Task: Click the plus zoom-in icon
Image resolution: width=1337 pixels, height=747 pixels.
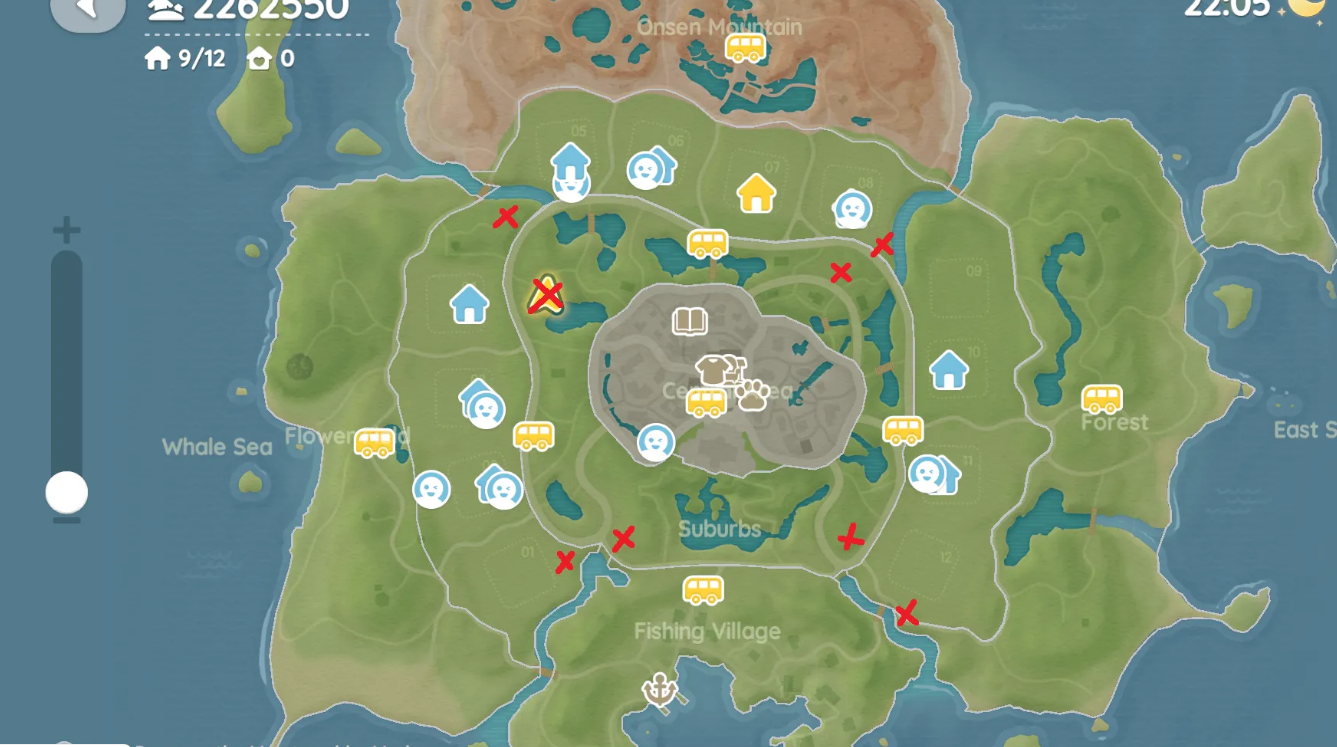Action: [x=66, y=231]
